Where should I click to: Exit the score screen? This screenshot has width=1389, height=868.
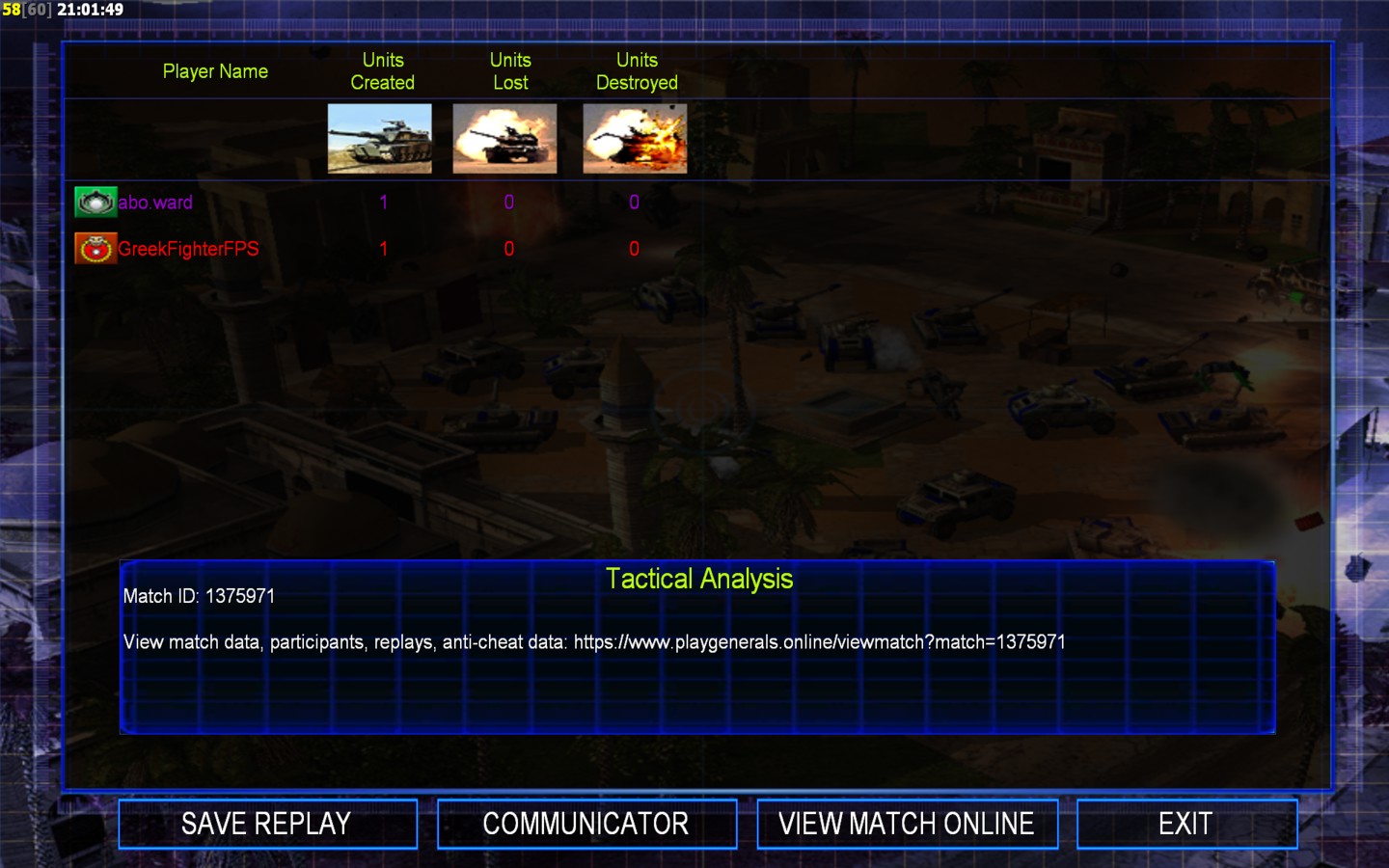[1185, 824]
